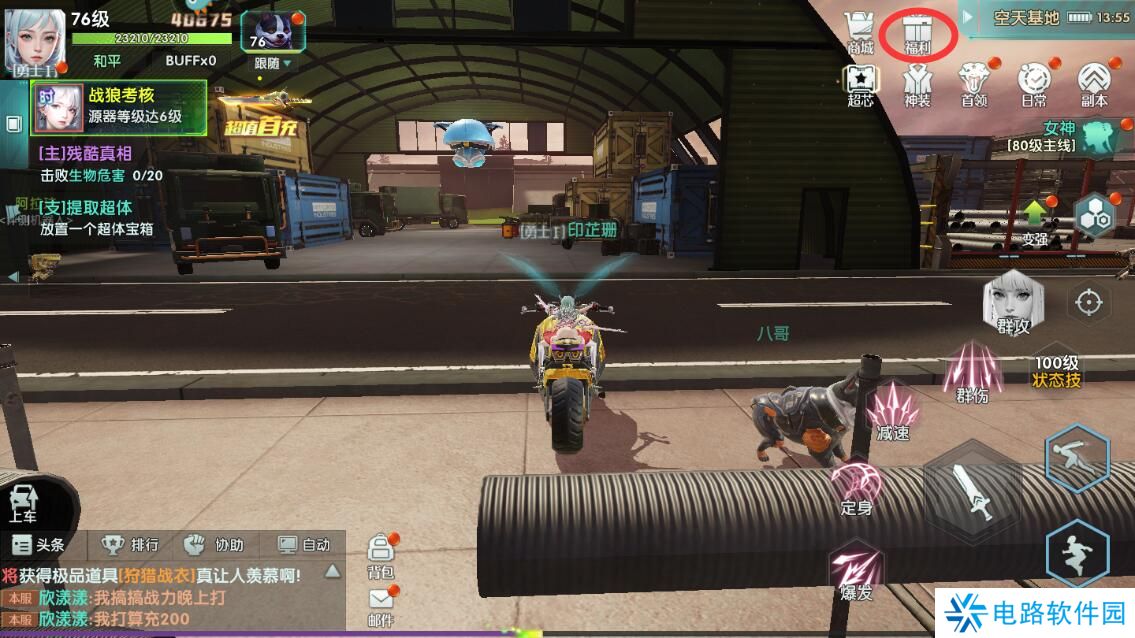Activate the 群伤 skill
The height and width of the screenshot is (638, 1135).
tap(972, 370)
